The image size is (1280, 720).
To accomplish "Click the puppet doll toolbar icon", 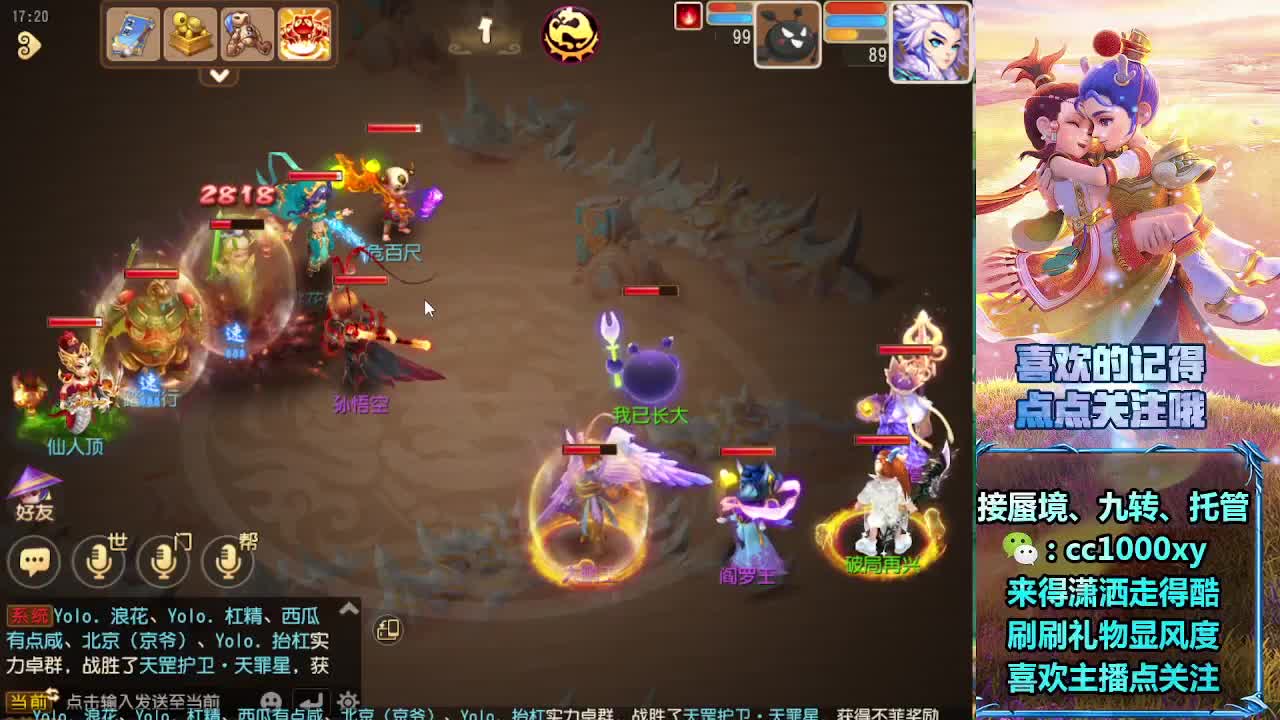I will point(249,34).
